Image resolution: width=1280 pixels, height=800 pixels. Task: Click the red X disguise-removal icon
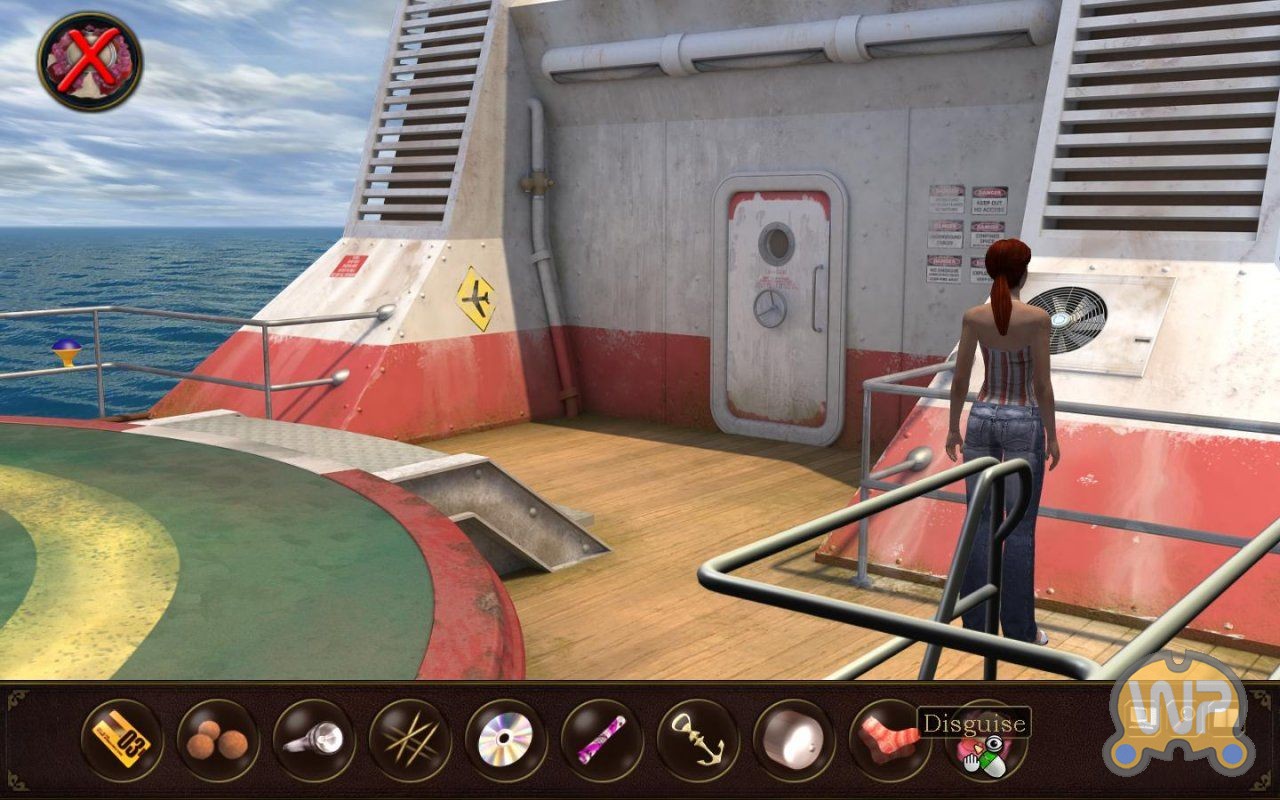(90, 62)
